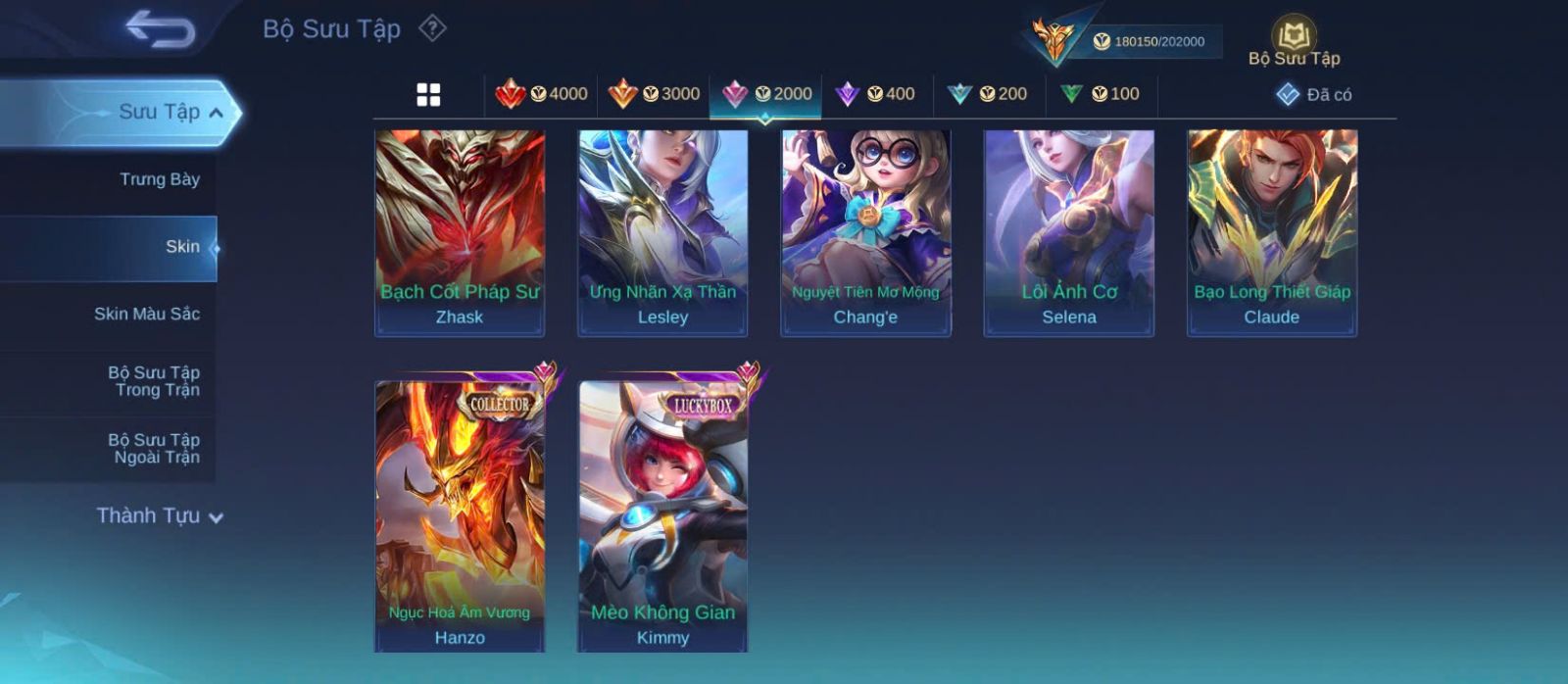Show all skins with grid icon
Viewport: 1568px width, 684px height.
tap(428, 95)
